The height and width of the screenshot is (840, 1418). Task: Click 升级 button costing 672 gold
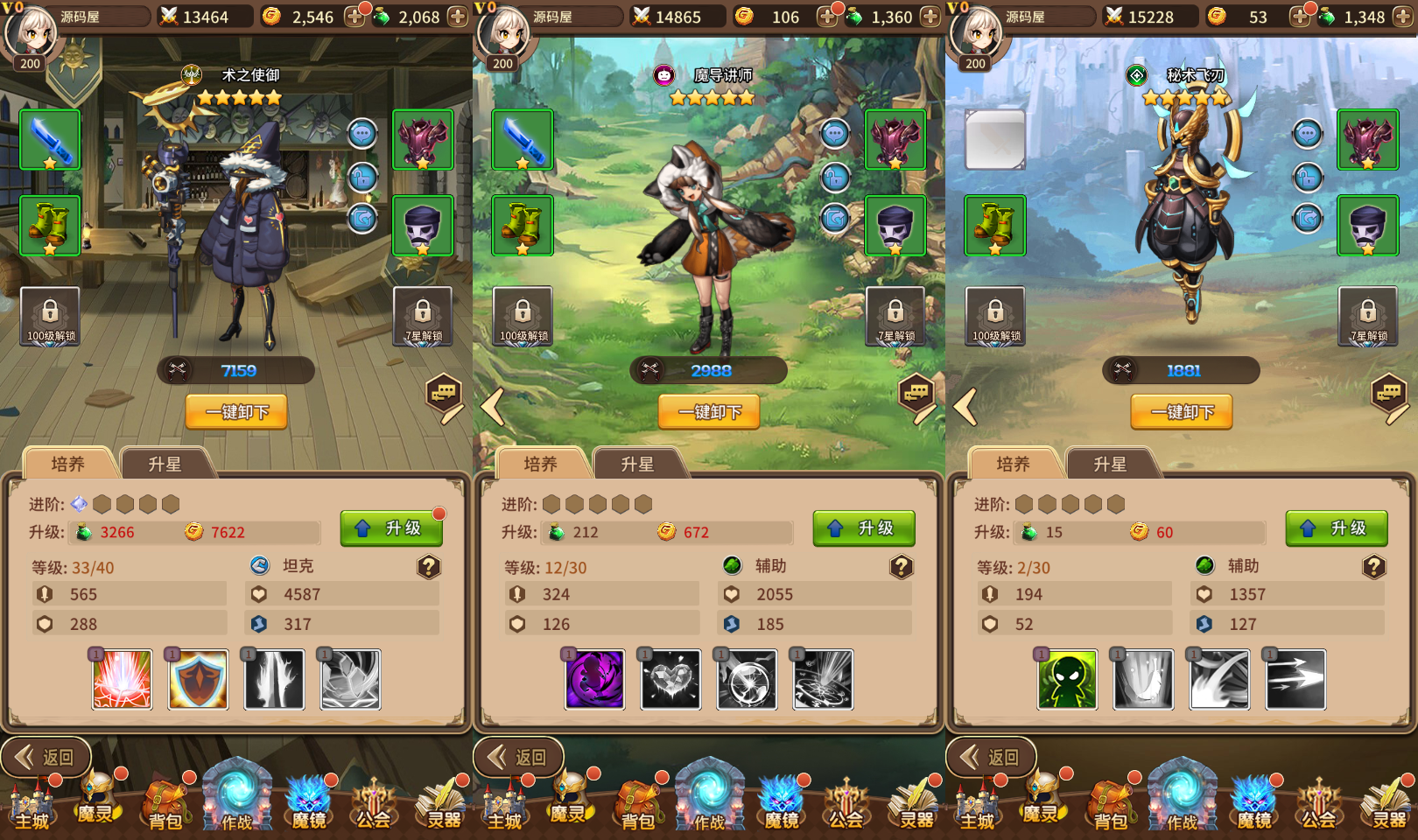[x=863, y=528]
